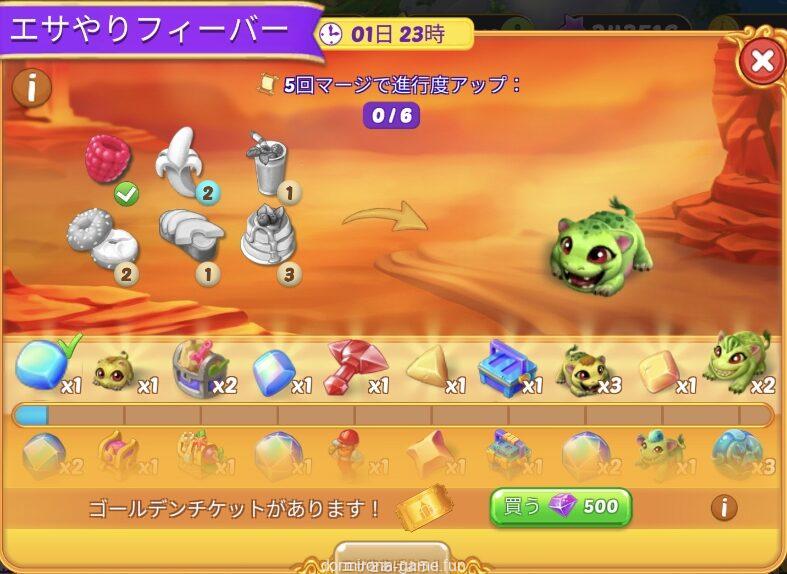The height and width of the screenshot is (574, 787).
Task: Select the claimed blue gem reward
Action: [x=42, y=364]
